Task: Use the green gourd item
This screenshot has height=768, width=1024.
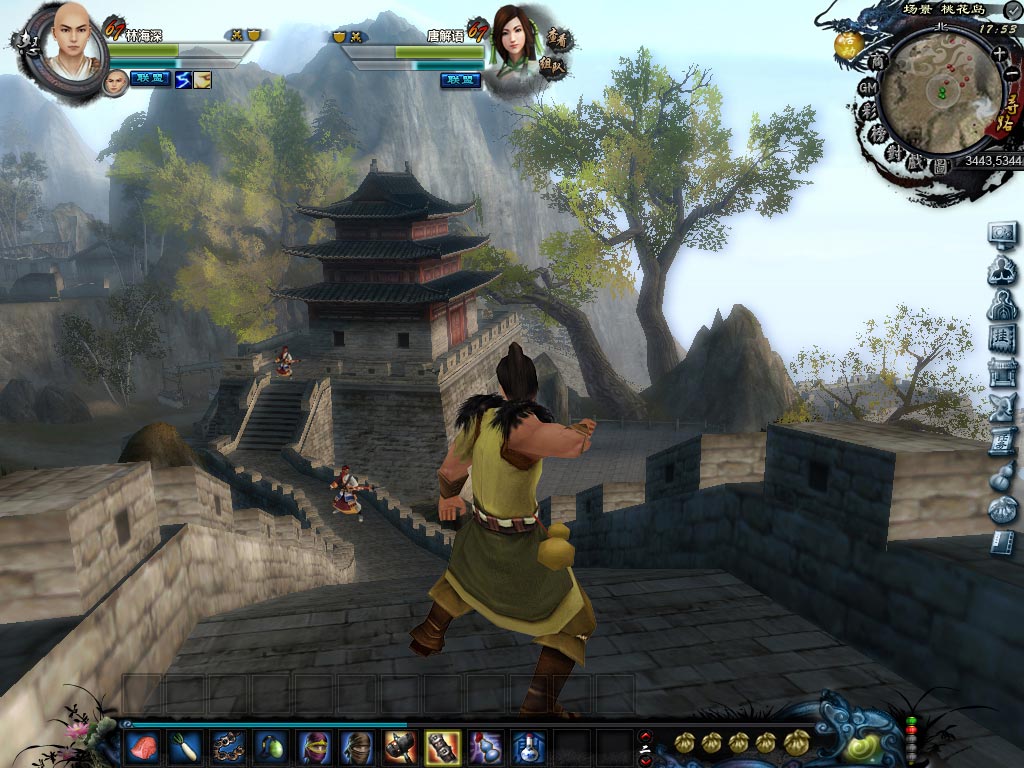Action: (272, 746)
